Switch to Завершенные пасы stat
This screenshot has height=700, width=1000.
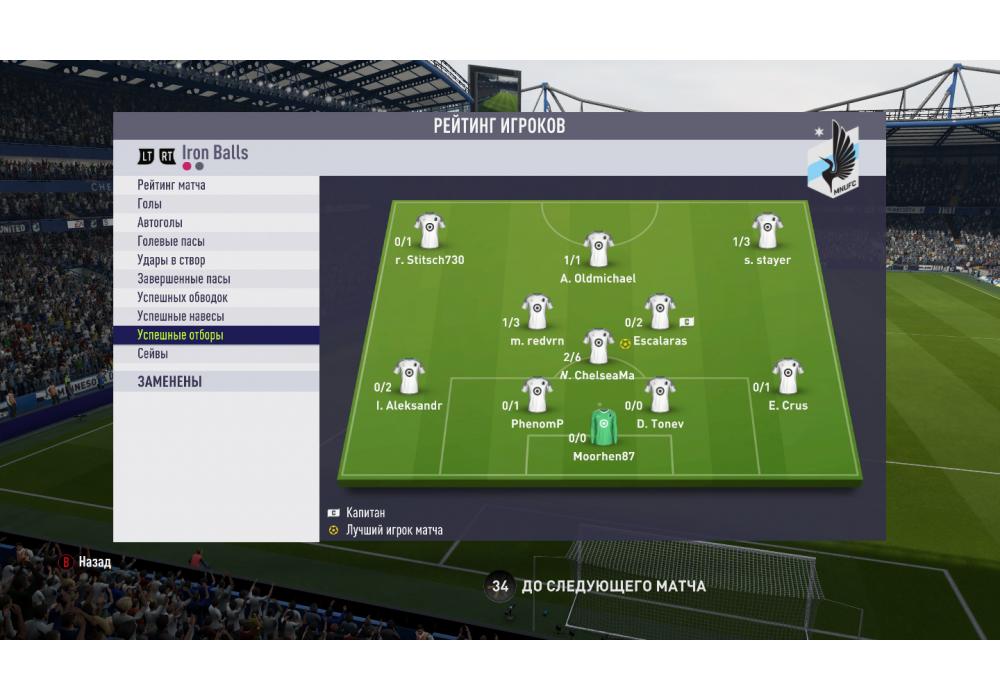click(216, 279)
